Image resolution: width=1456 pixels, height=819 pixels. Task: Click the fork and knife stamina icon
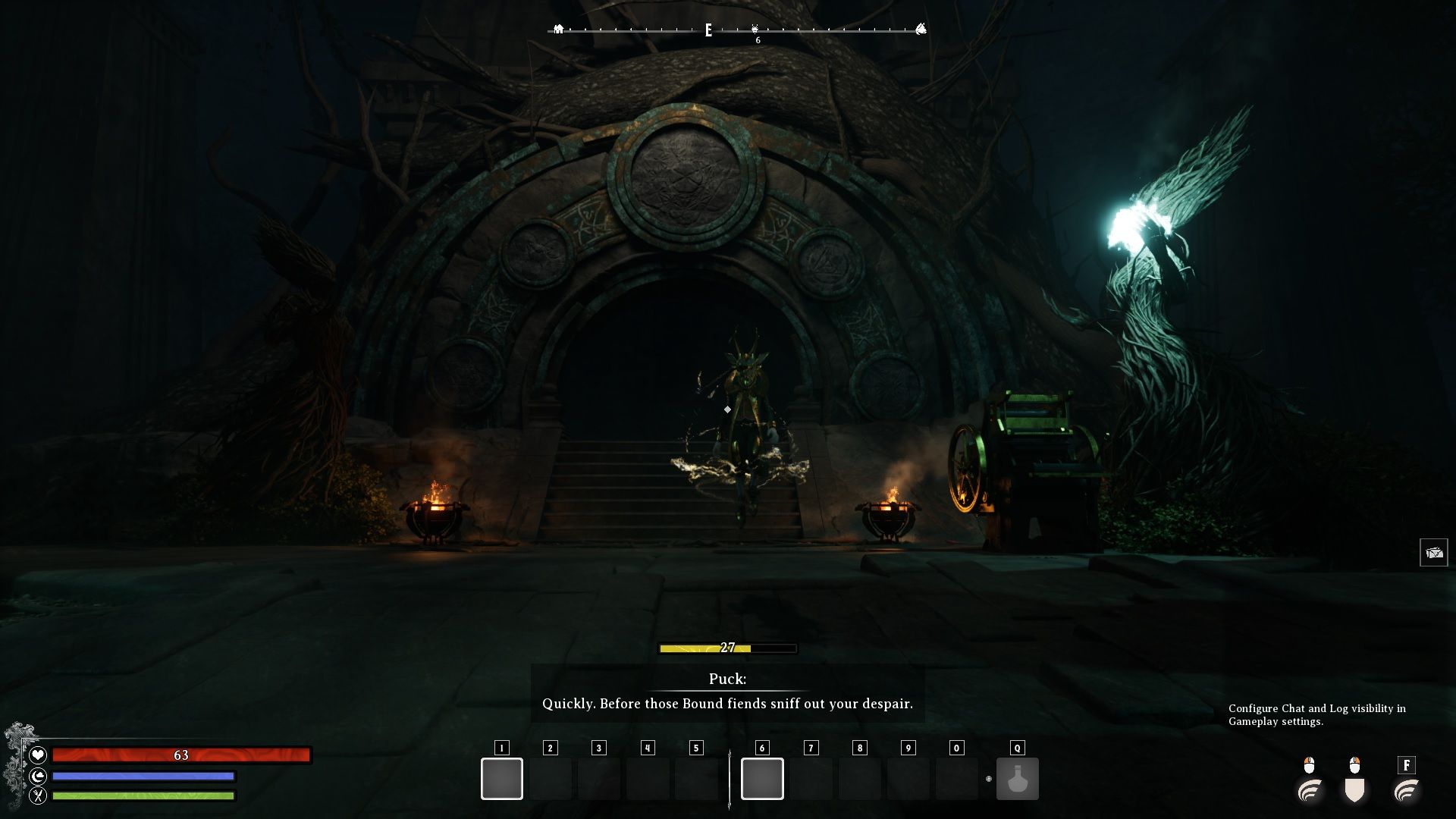(37, 796)
